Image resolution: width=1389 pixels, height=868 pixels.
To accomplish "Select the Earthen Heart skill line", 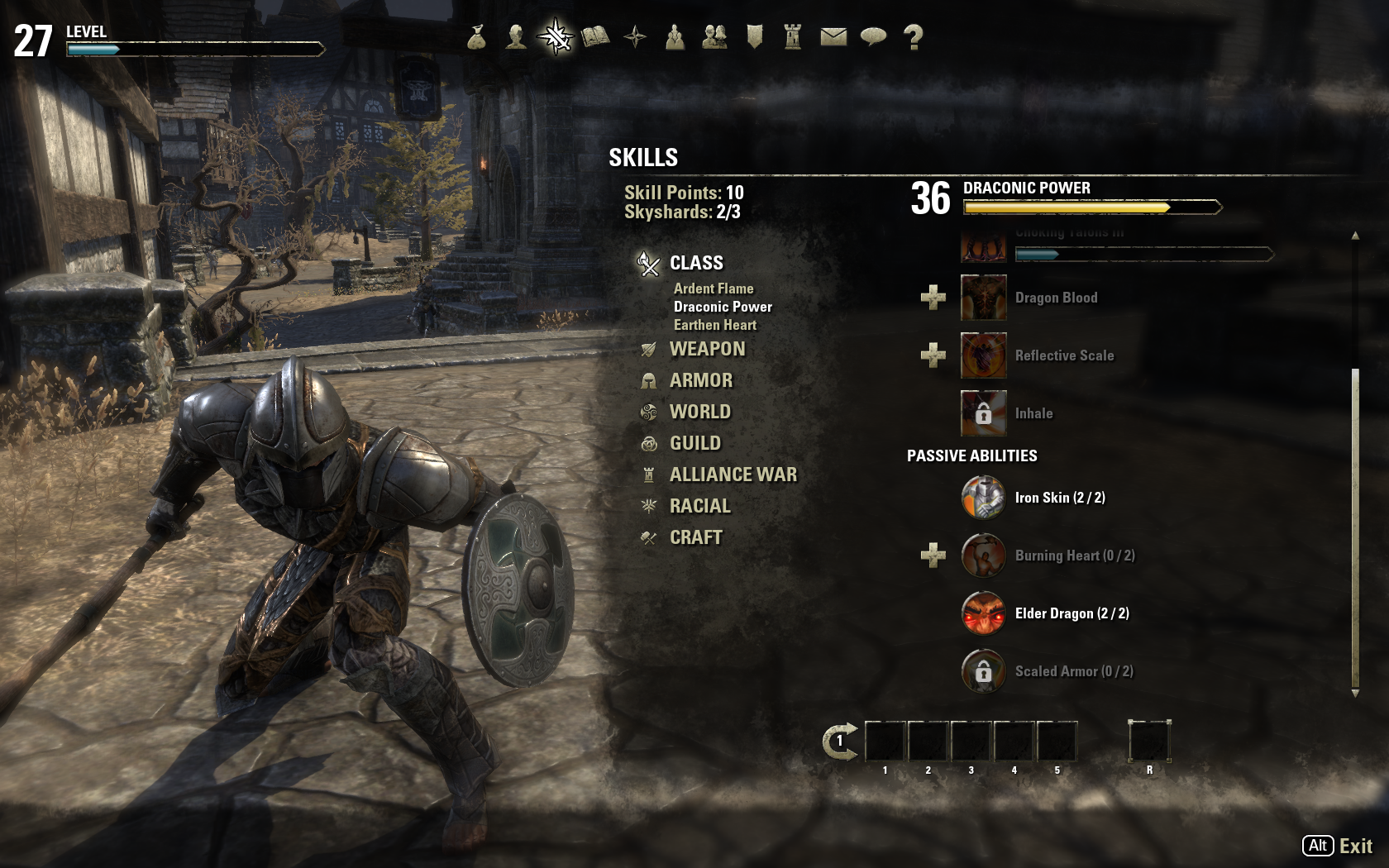I will coord(714,325).
